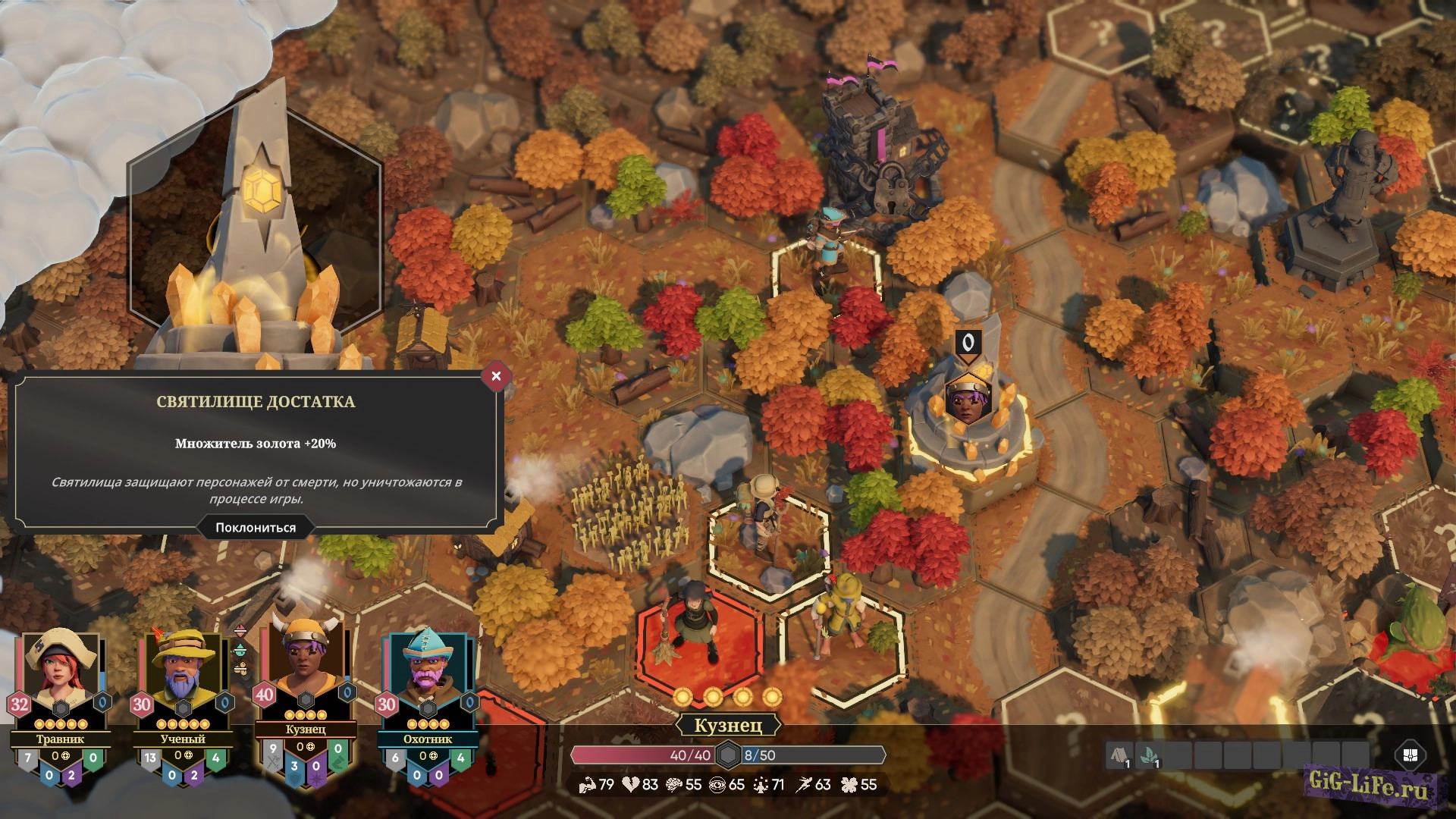Open the GiG-LiFe.ru watermark link

1369,784
